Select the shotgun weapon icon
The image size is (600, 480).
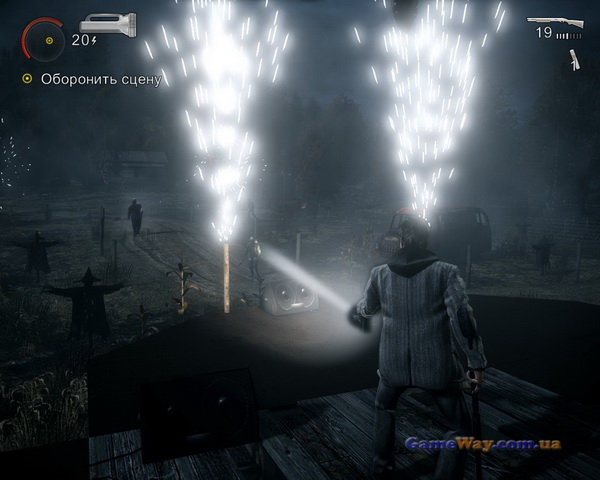[555, 18]
